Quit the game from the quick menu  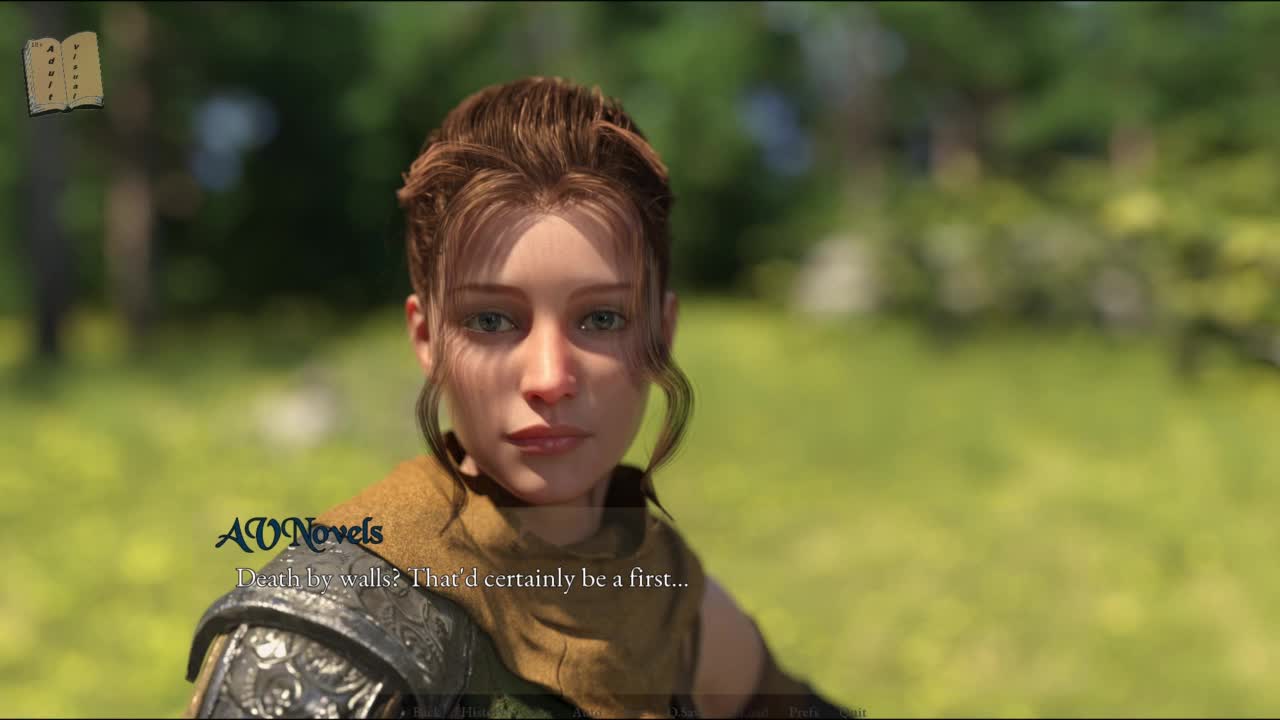click(x=853, y=712)
